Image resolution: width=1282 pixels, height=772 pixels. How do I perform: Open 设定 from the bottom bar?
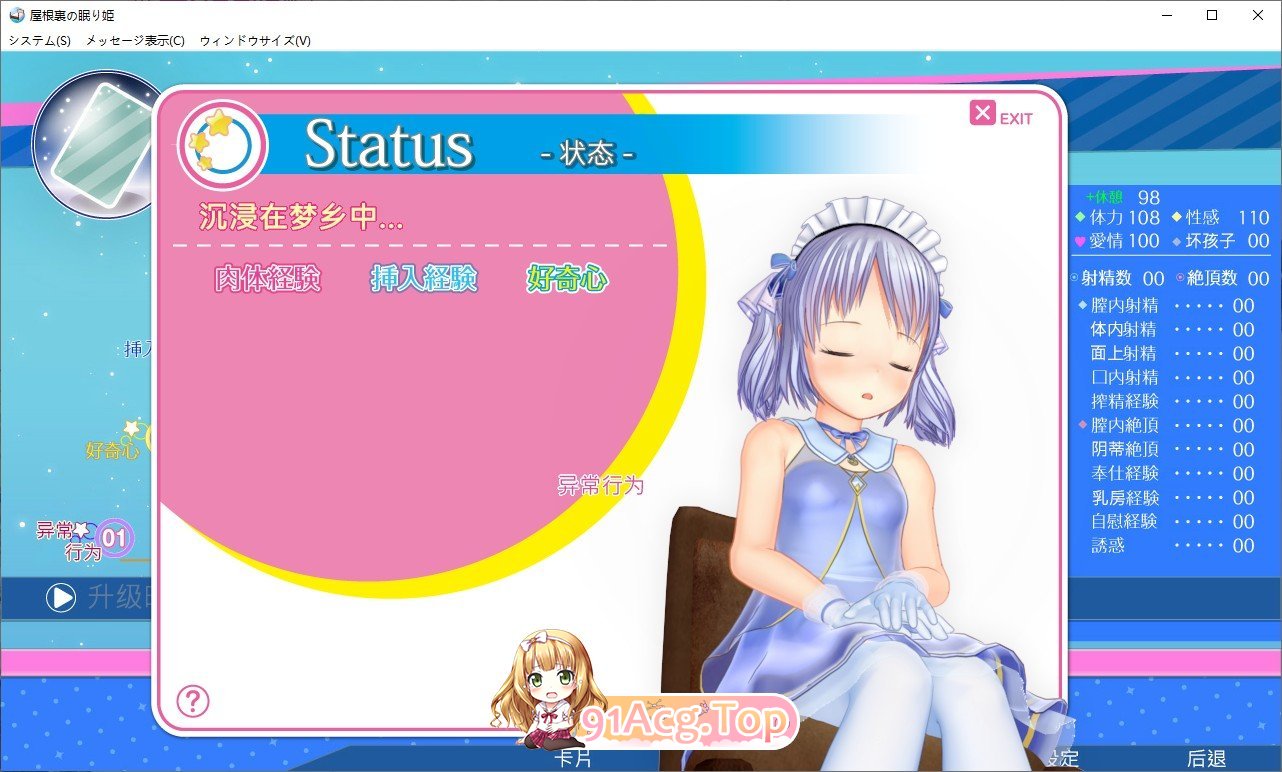(1065, 758)
